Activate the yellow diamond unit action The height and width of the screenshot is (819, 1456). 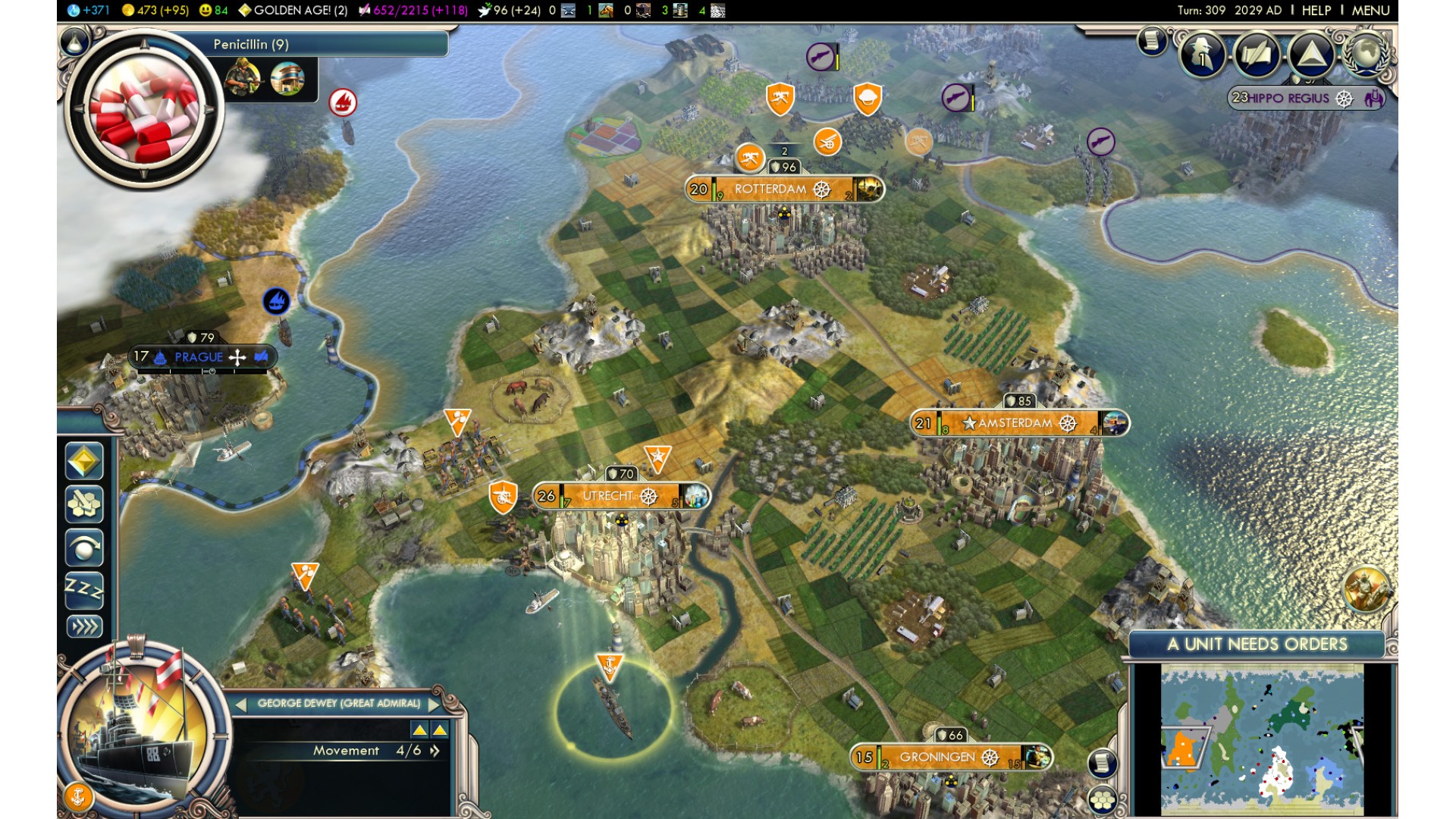84,461
